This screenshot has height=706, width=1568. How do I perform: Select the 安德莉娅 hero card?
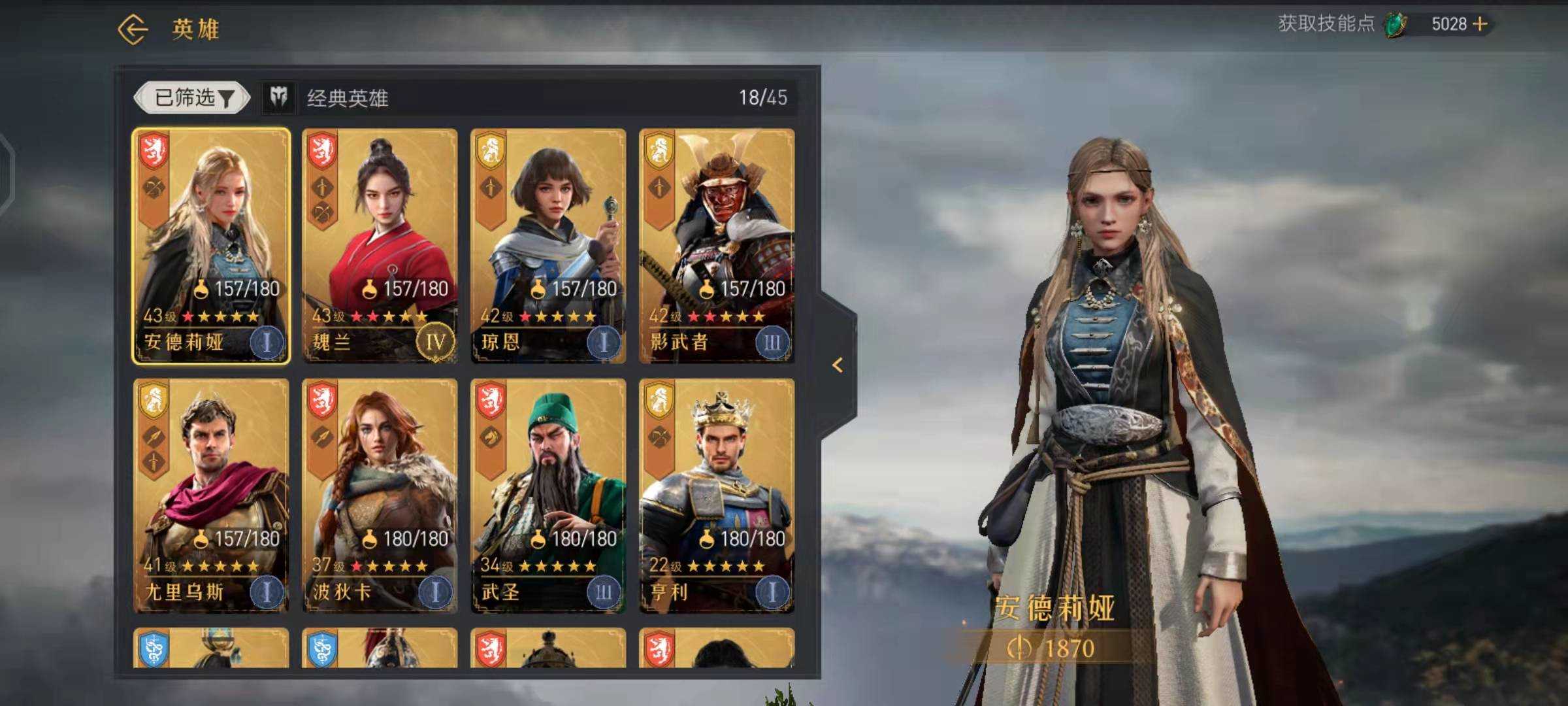(211, 245)
